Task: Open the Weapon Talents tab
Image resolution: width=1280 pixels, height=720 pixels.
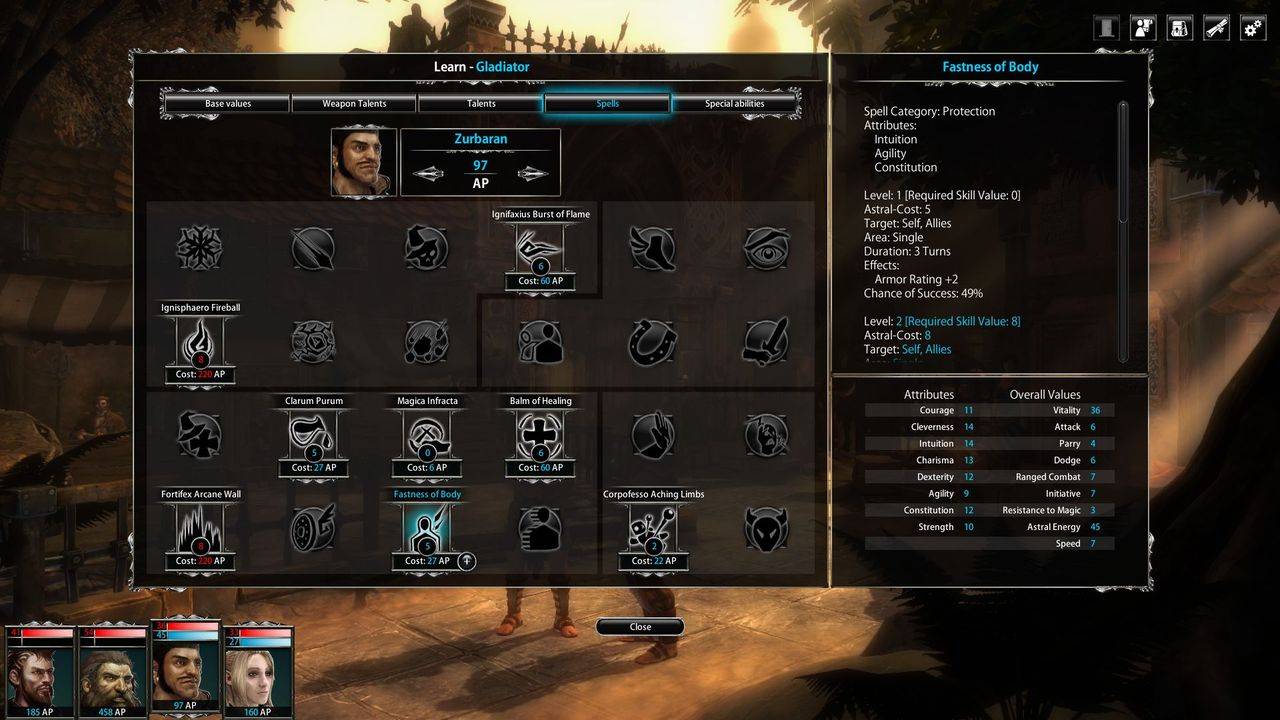Action: point(354,104)
